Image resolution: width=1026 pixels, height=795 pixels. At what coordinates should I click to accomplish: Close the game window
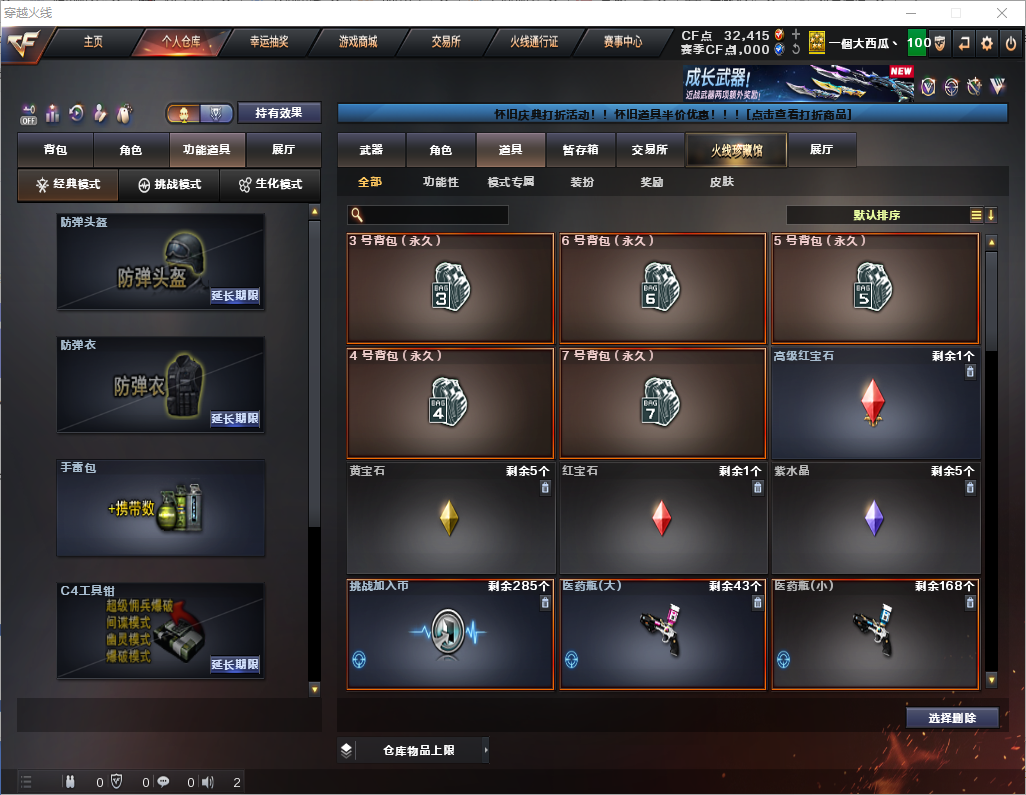pos(1002,13)
